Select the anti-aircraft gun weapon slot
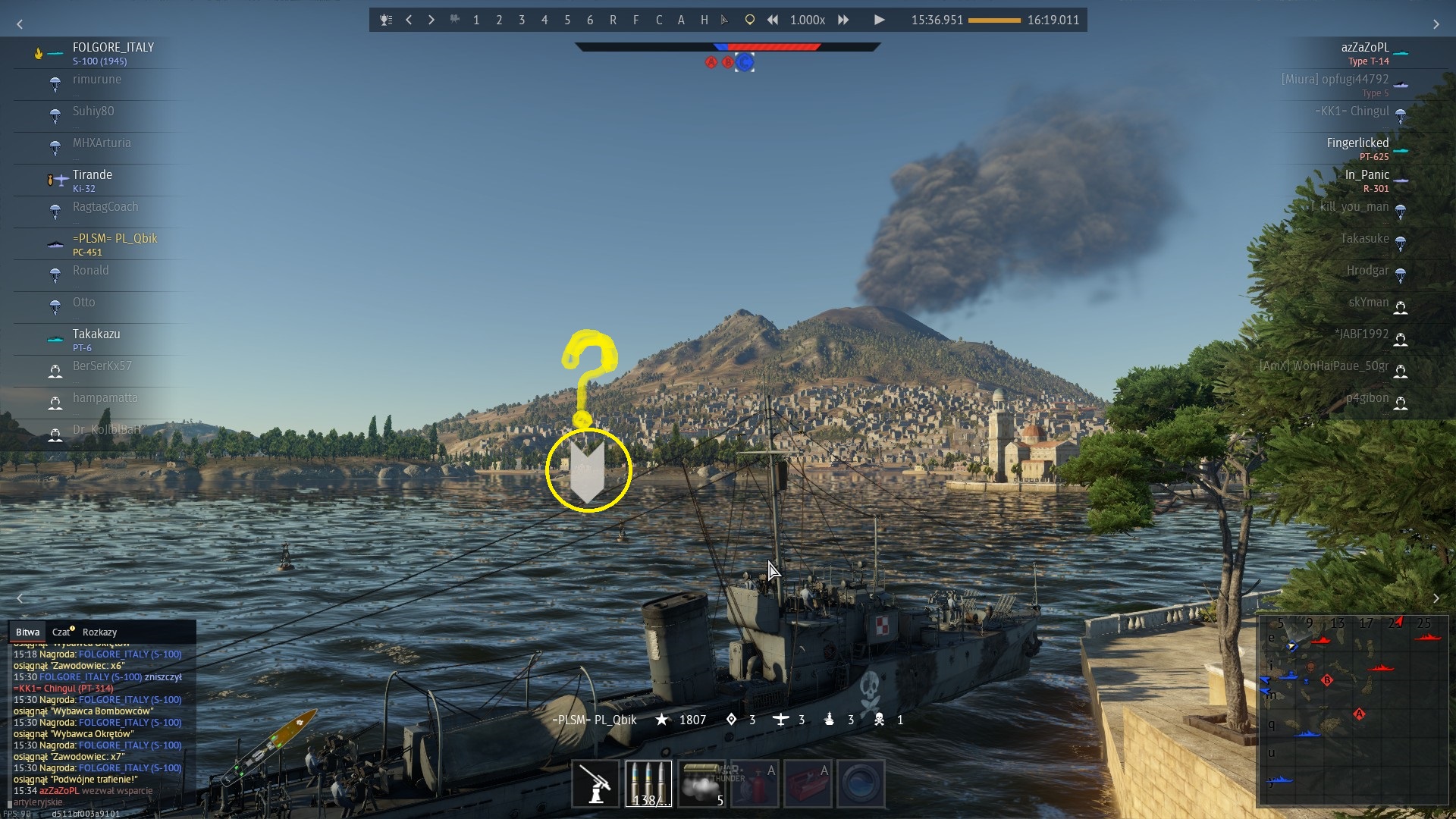This screenshot has width=1456, height=819. [595, 783]
